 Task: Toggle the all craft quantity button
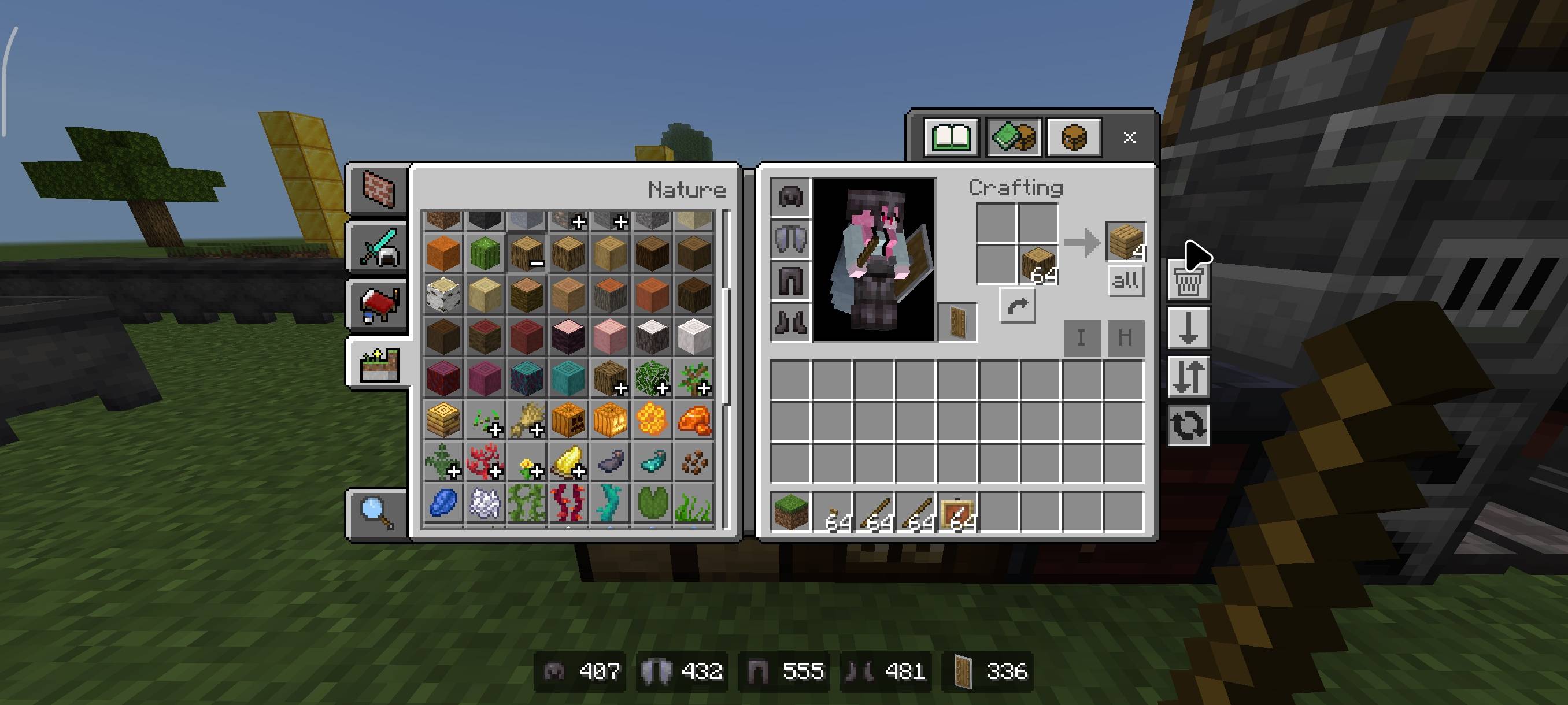(x=1126, y=280)
